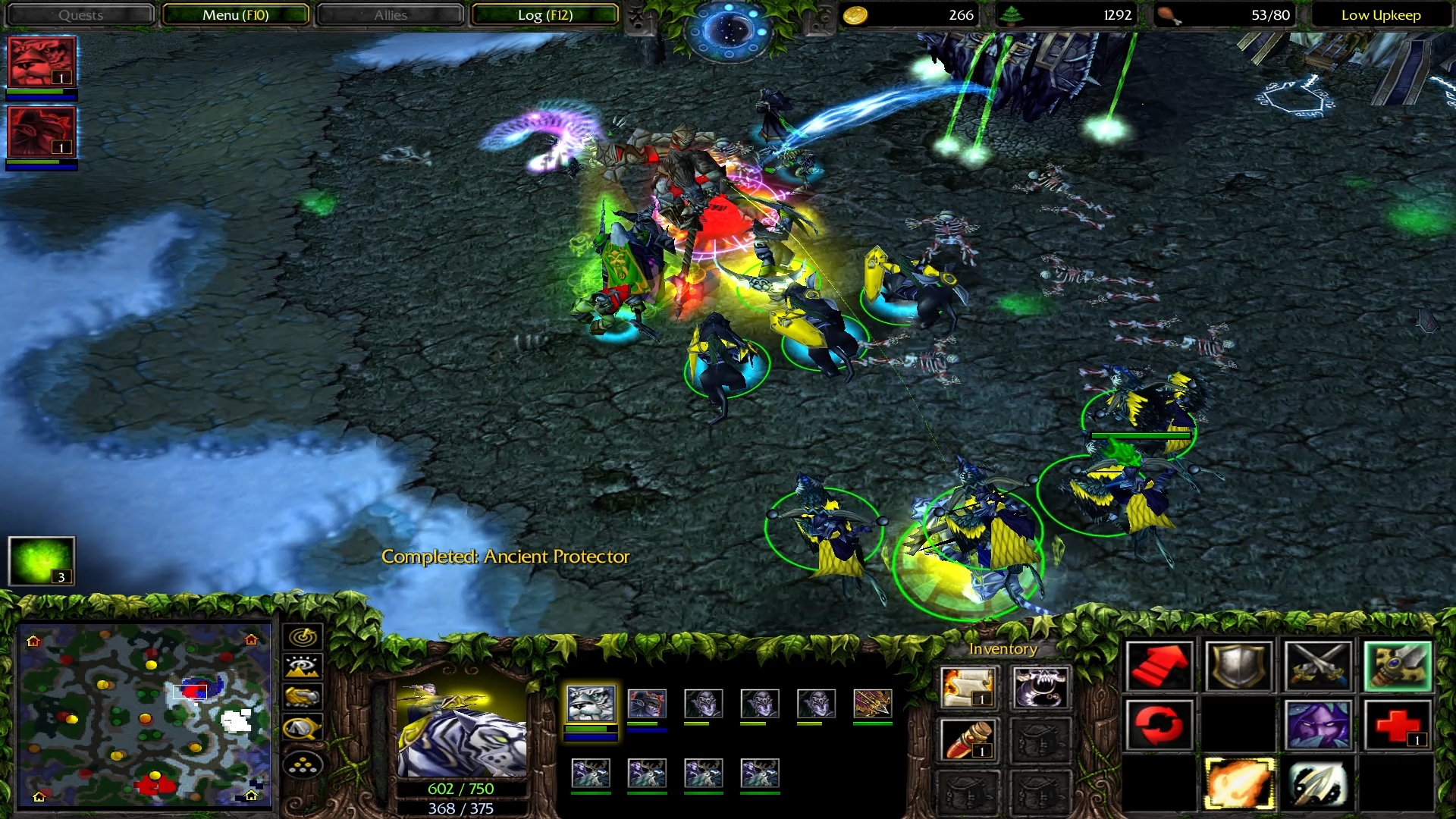Select the ballista unit icon in group

(x=872, y=704)
